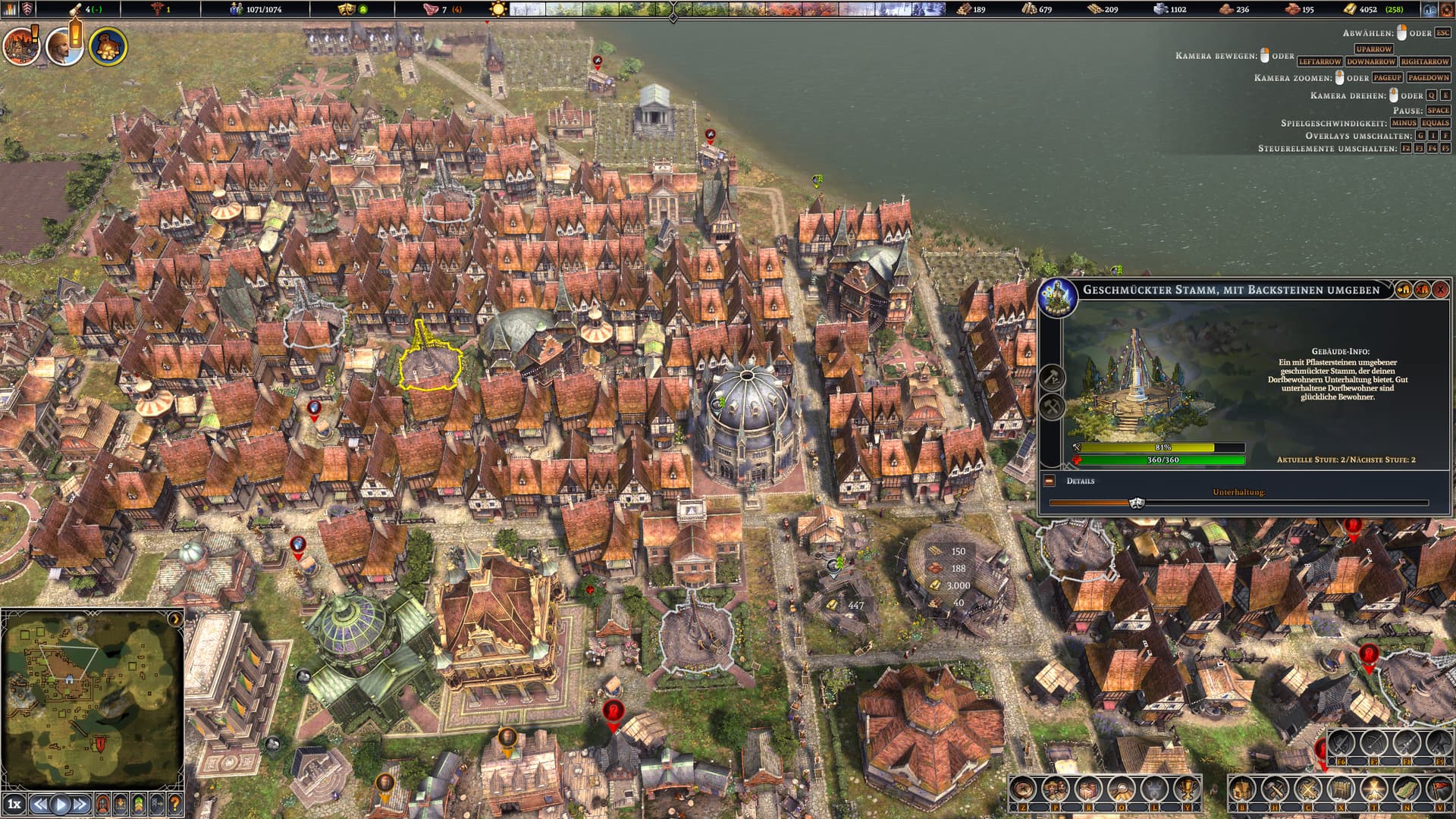The image size is (1456, 819).
Task: Click the advisor portrait with exclamation mark
Action: 64,47
